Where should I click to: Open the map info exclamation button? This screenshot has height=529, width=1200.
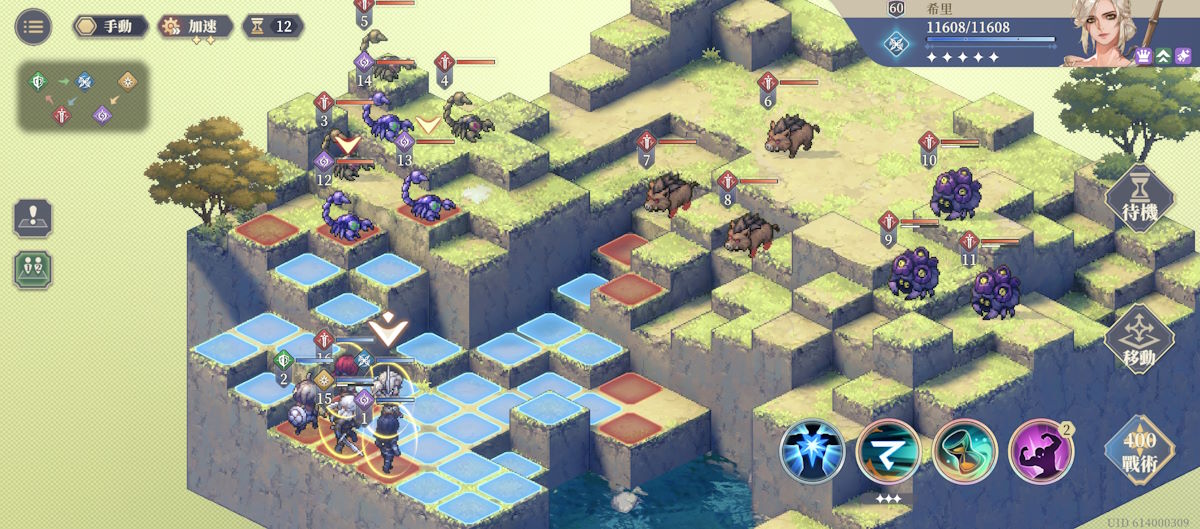pyautogui.click(x=33, y=218)
